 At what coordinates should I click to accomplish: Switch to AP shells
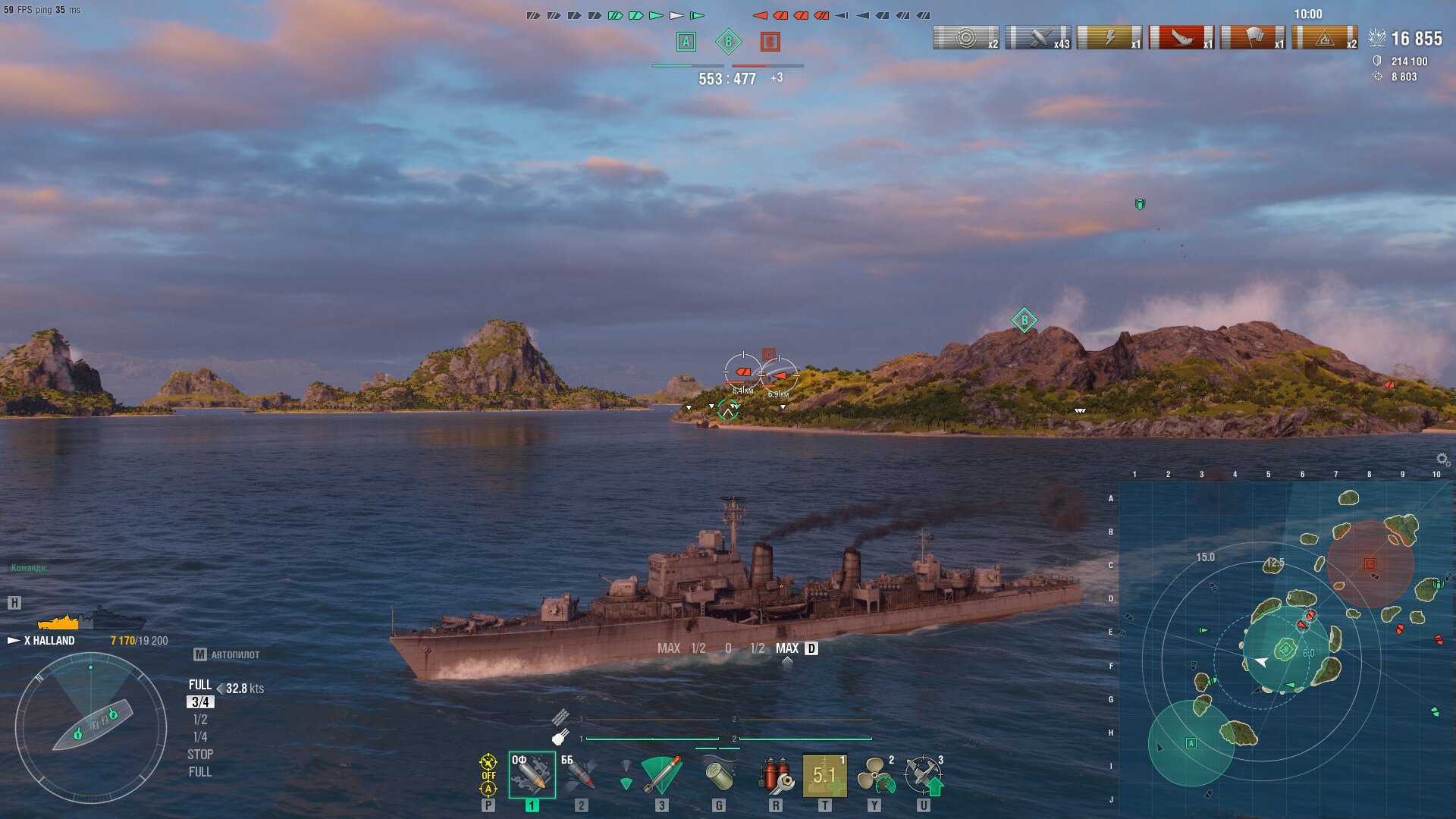pos(580,775)
